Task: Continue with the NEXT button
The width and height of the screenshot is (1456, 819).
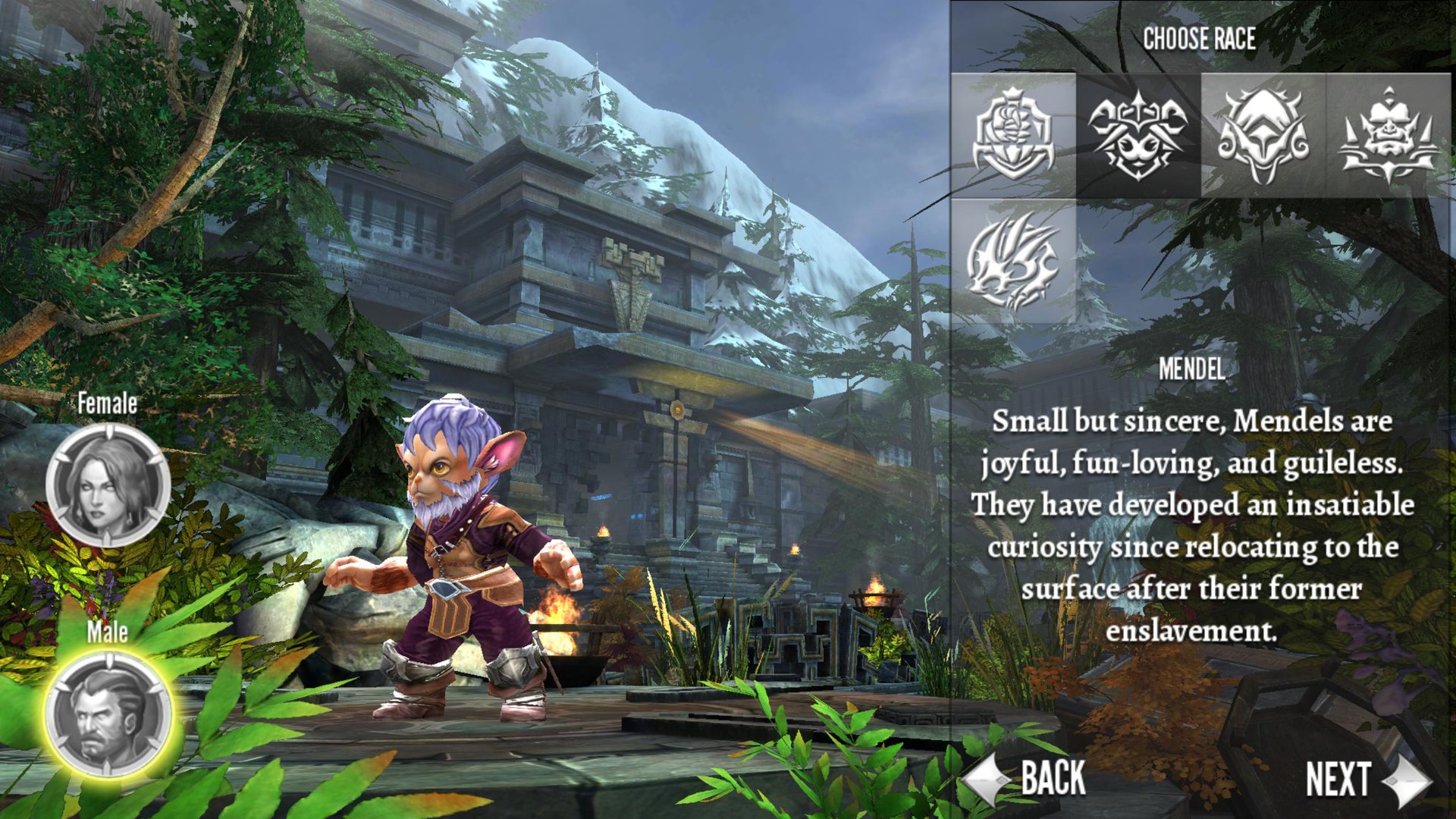Action: [x=1367, y=780]
